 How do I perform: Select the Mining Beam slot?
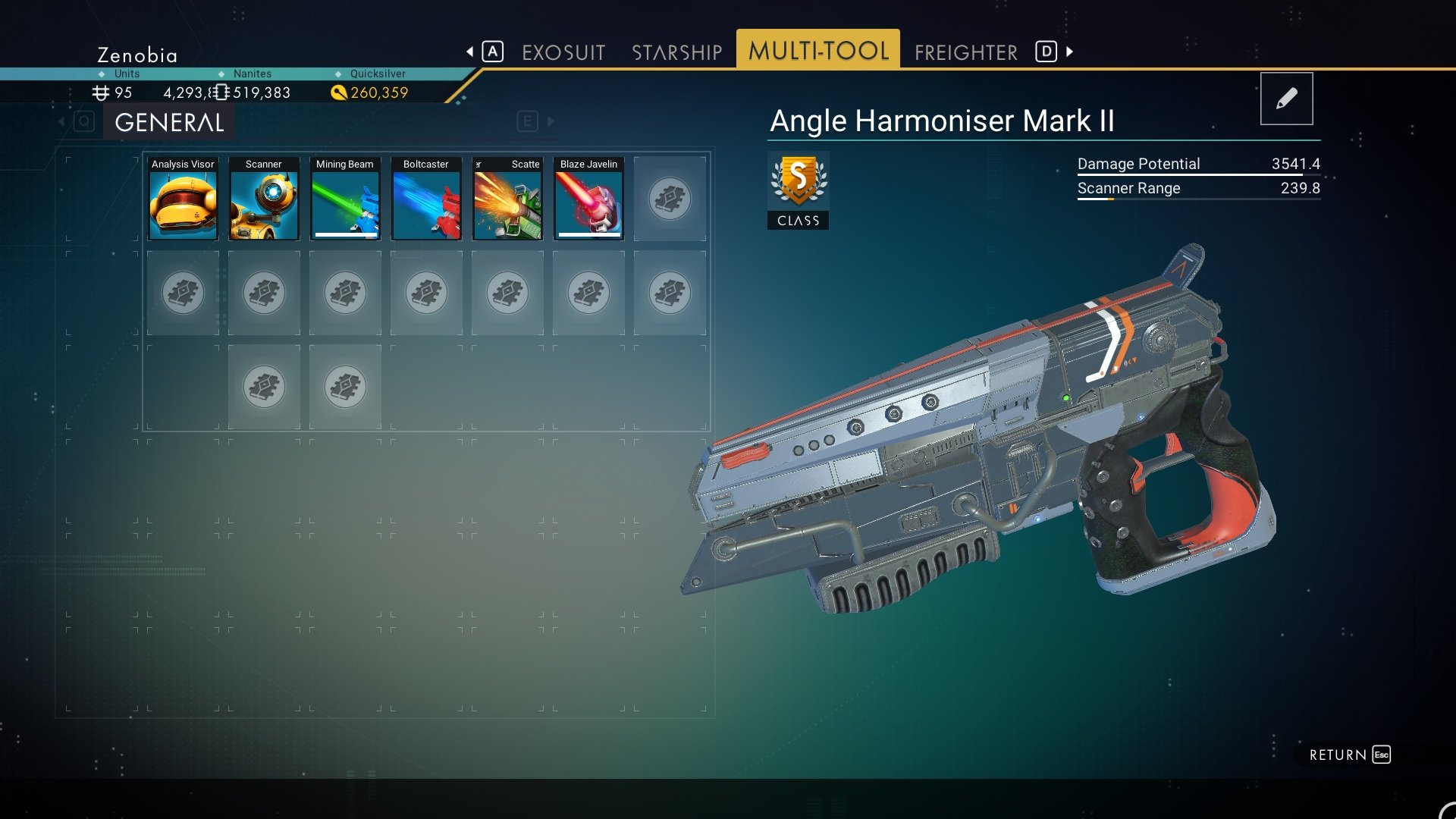345,199
